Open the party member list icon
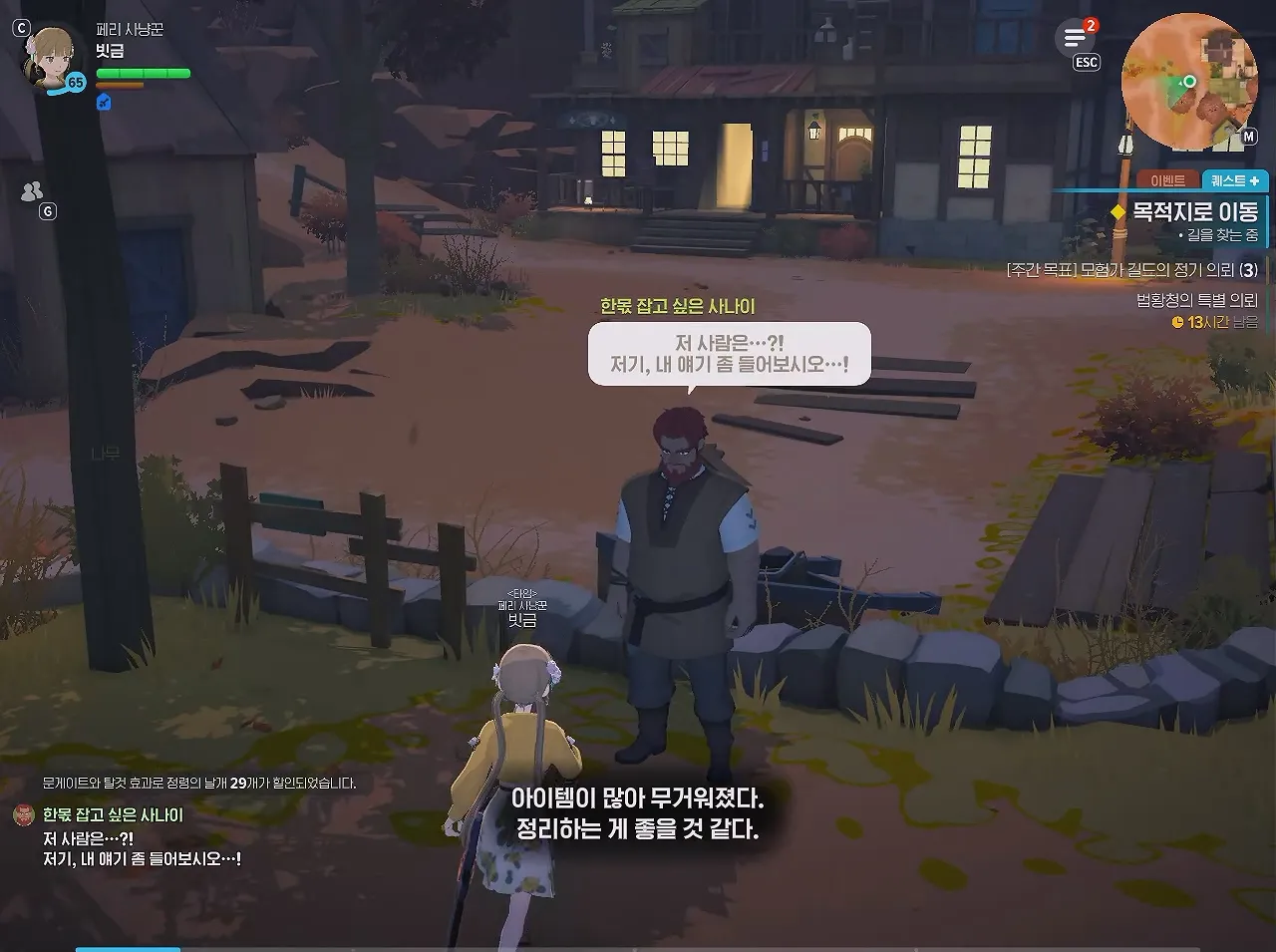 (x=31, y=190)
